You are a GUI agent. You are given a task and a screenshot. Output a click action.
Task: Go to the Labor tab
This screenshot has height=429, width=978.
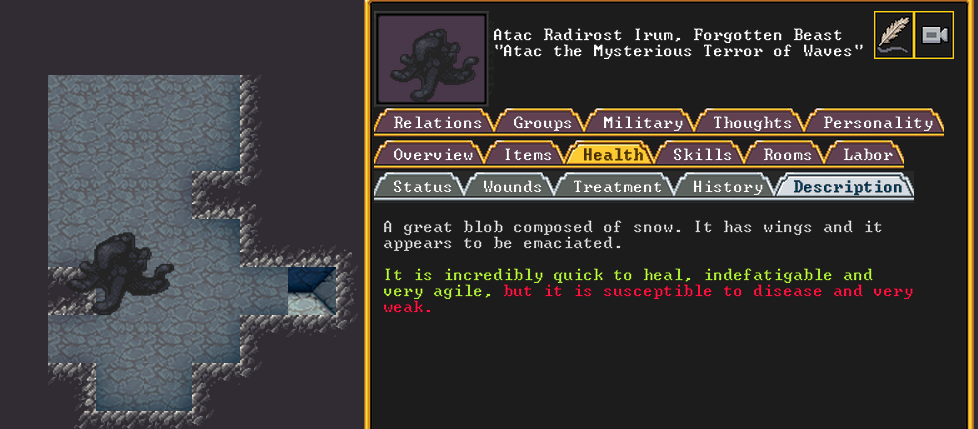tap(867, 155)
